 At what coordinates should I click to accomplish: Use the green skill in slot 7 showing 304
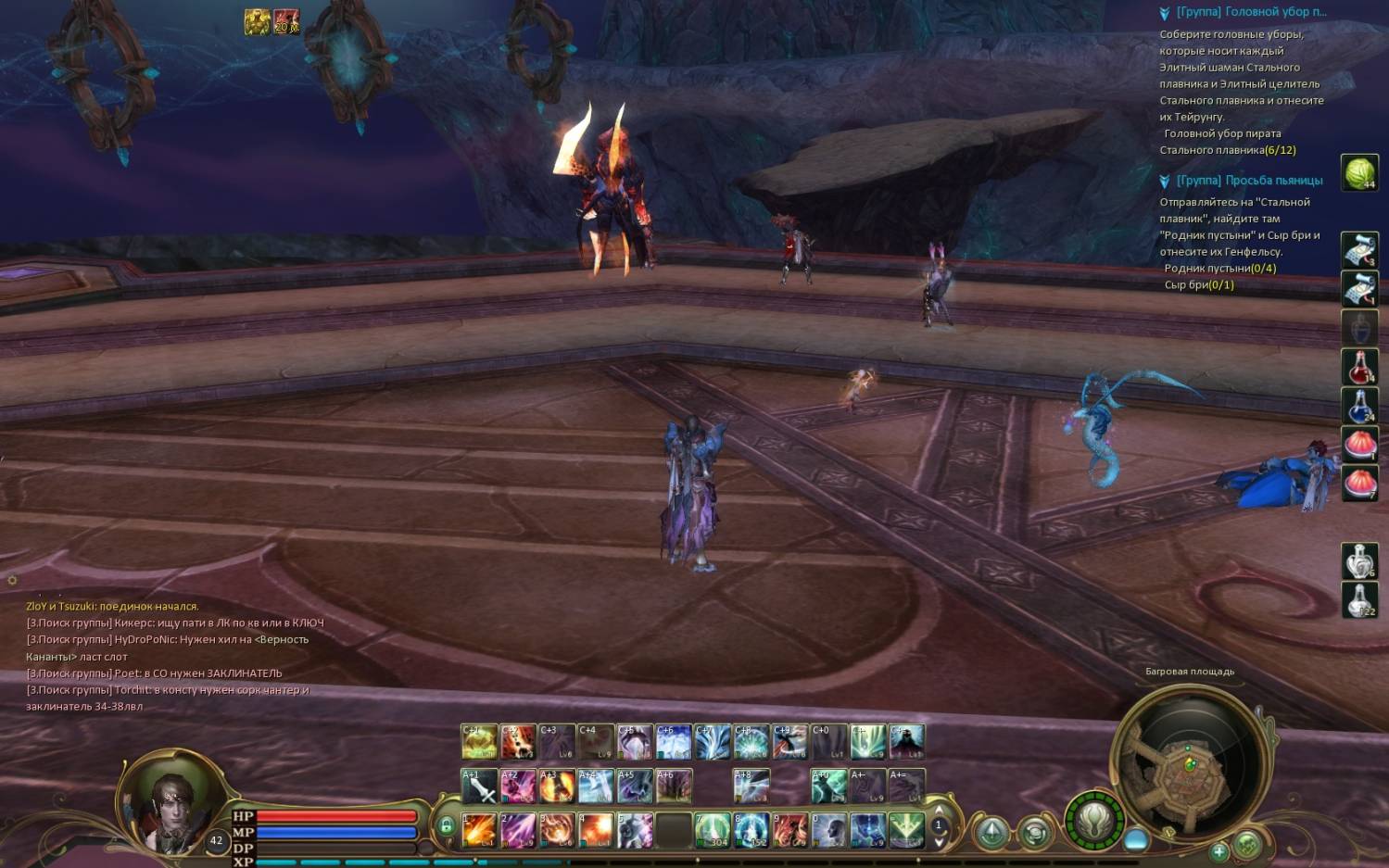click(713, 830)
